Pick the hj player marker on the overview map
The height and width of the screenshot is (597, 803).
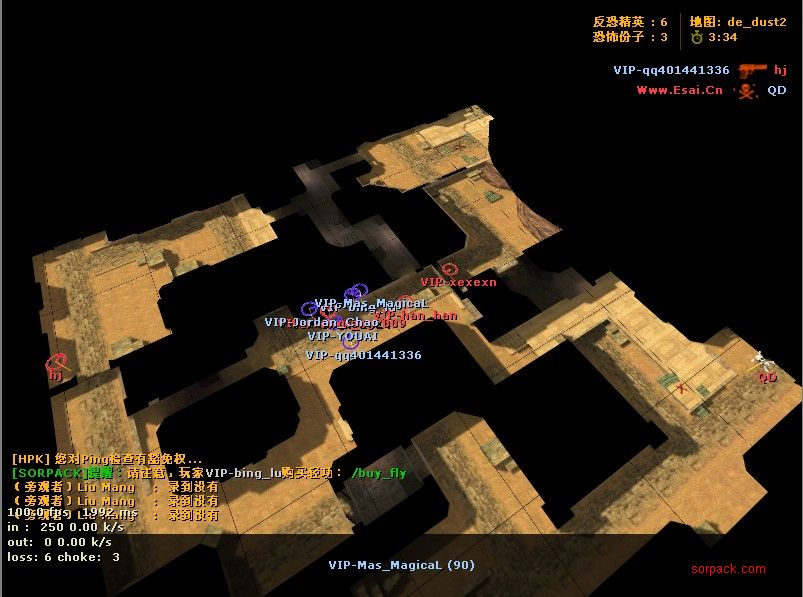pos(56,362)
